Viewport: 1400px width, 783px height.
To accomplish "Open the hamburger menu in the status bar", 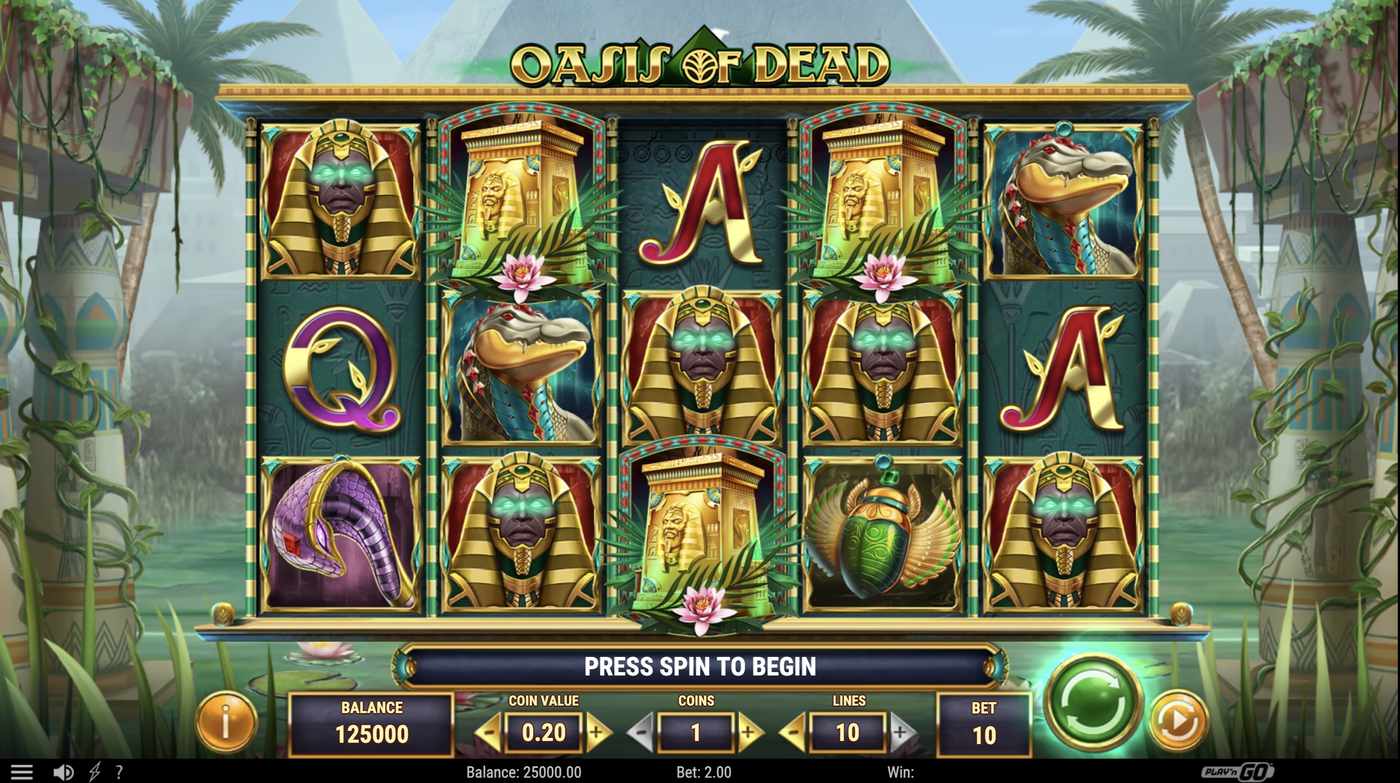I will pyautogui.click(x=22, y=770).
